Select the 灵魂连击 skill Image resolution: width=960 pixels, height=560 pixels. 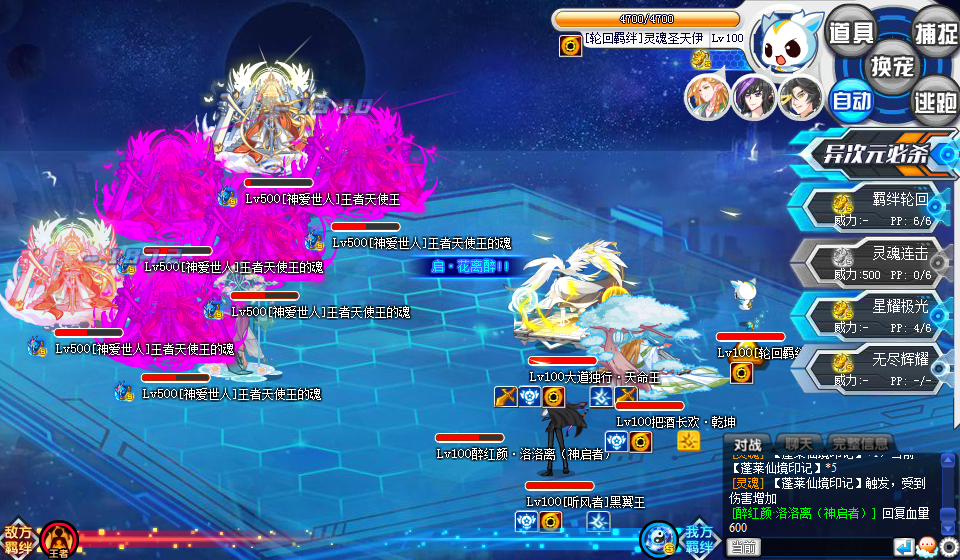[x=878, y=260]
